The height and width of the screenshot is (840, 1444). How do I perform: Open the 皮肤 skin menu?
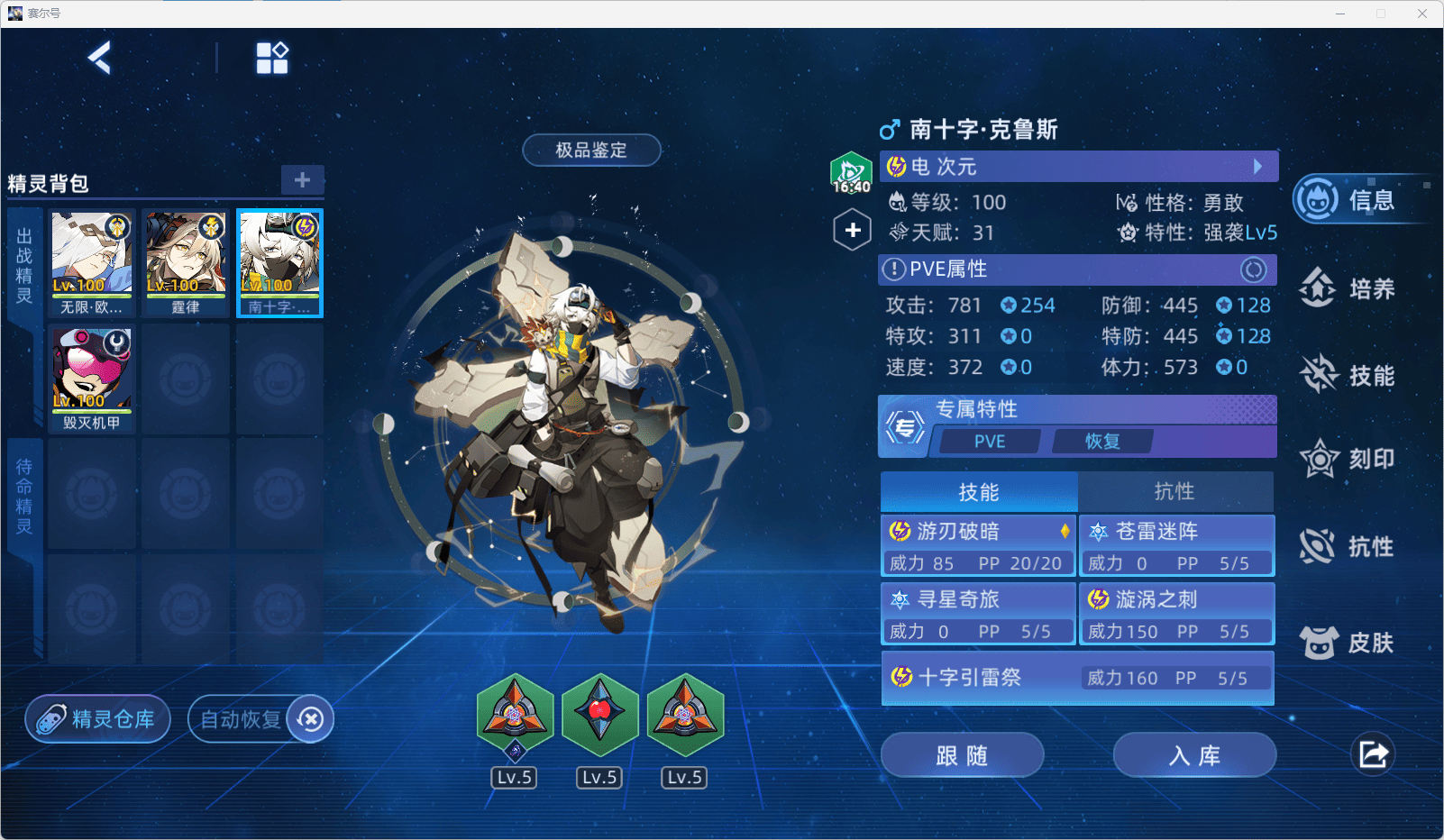coord(1349,643)
